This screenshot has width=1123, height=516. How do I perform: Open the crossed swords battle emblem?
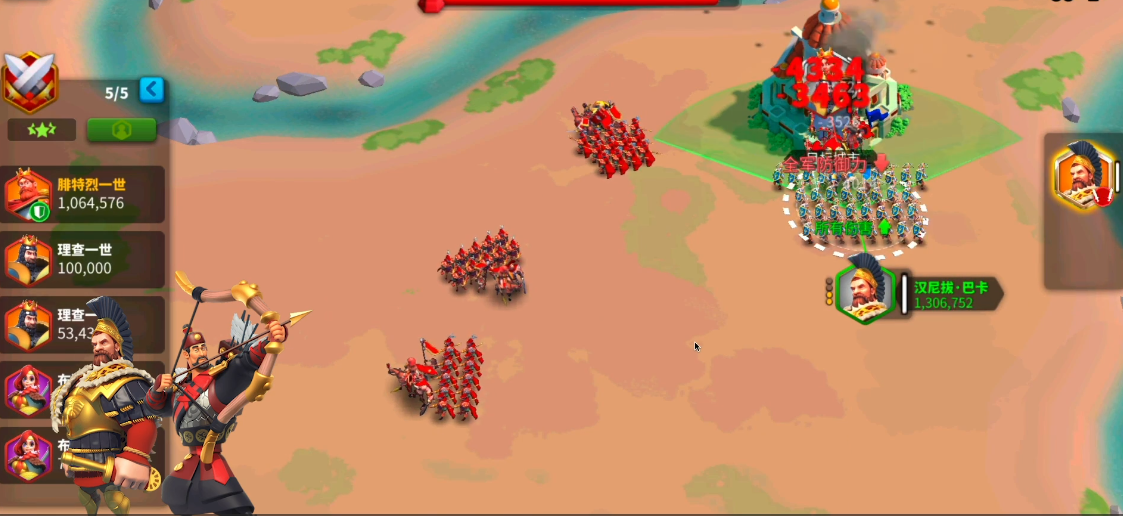29,82
